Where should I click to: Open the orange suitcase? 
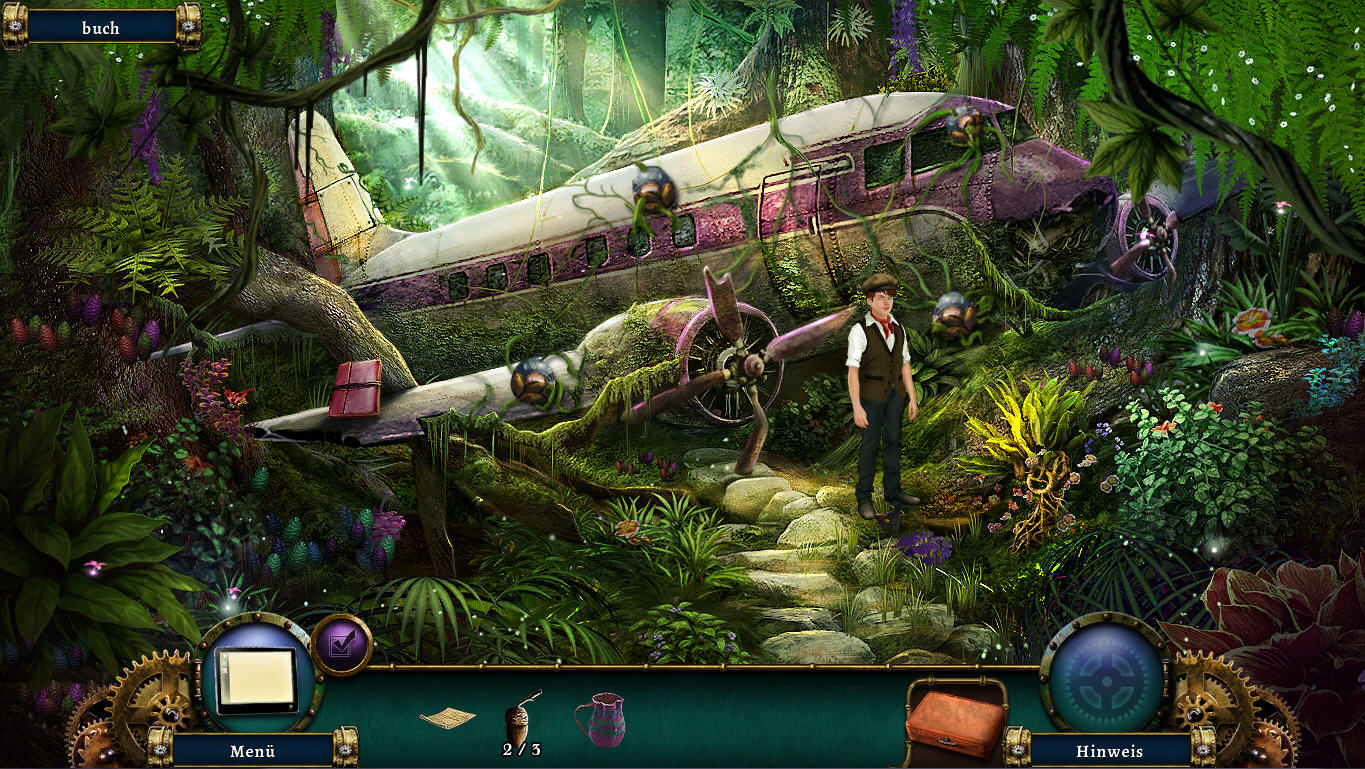(954, 722)
